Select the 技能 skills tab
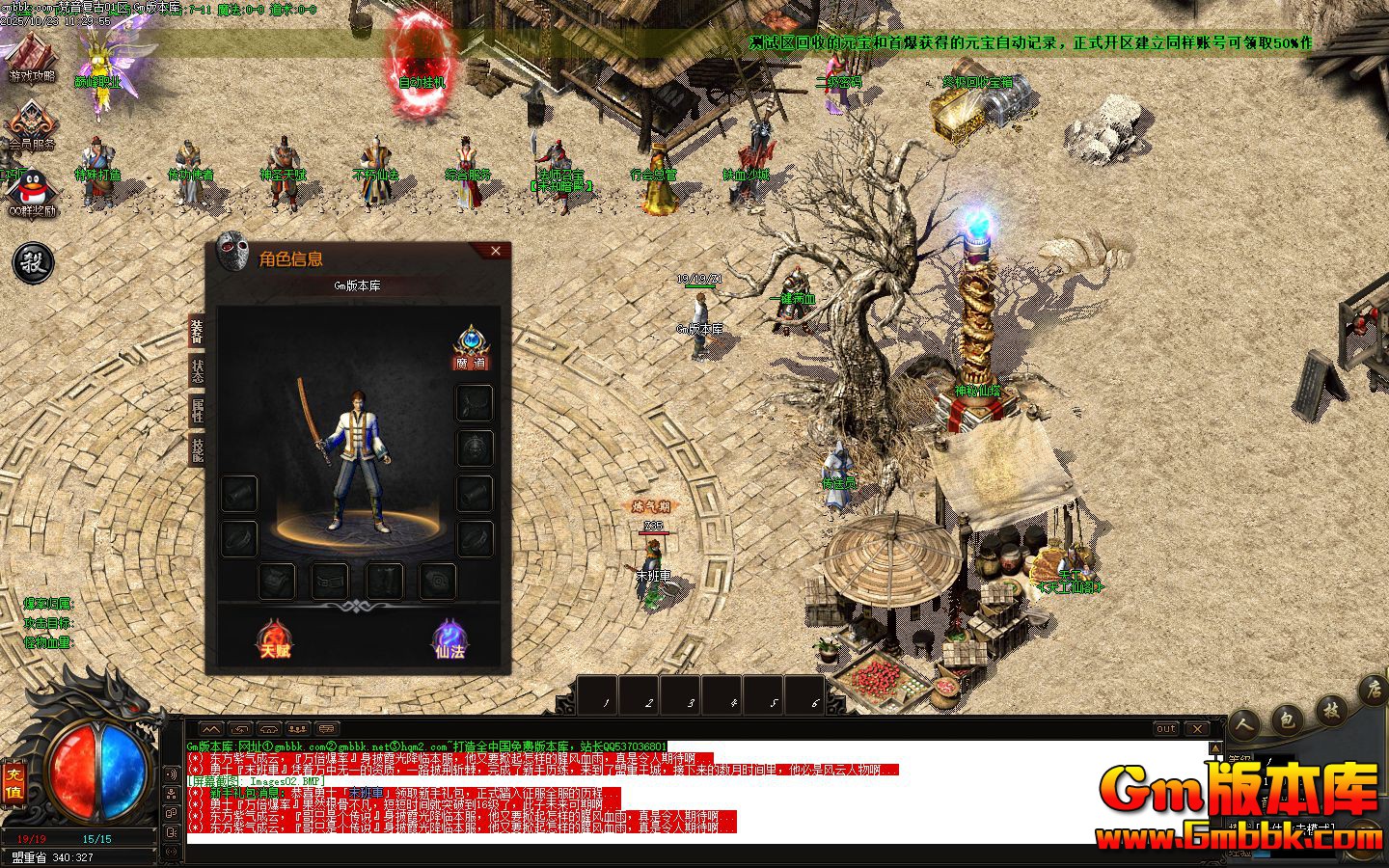 (x=197, y=449)
